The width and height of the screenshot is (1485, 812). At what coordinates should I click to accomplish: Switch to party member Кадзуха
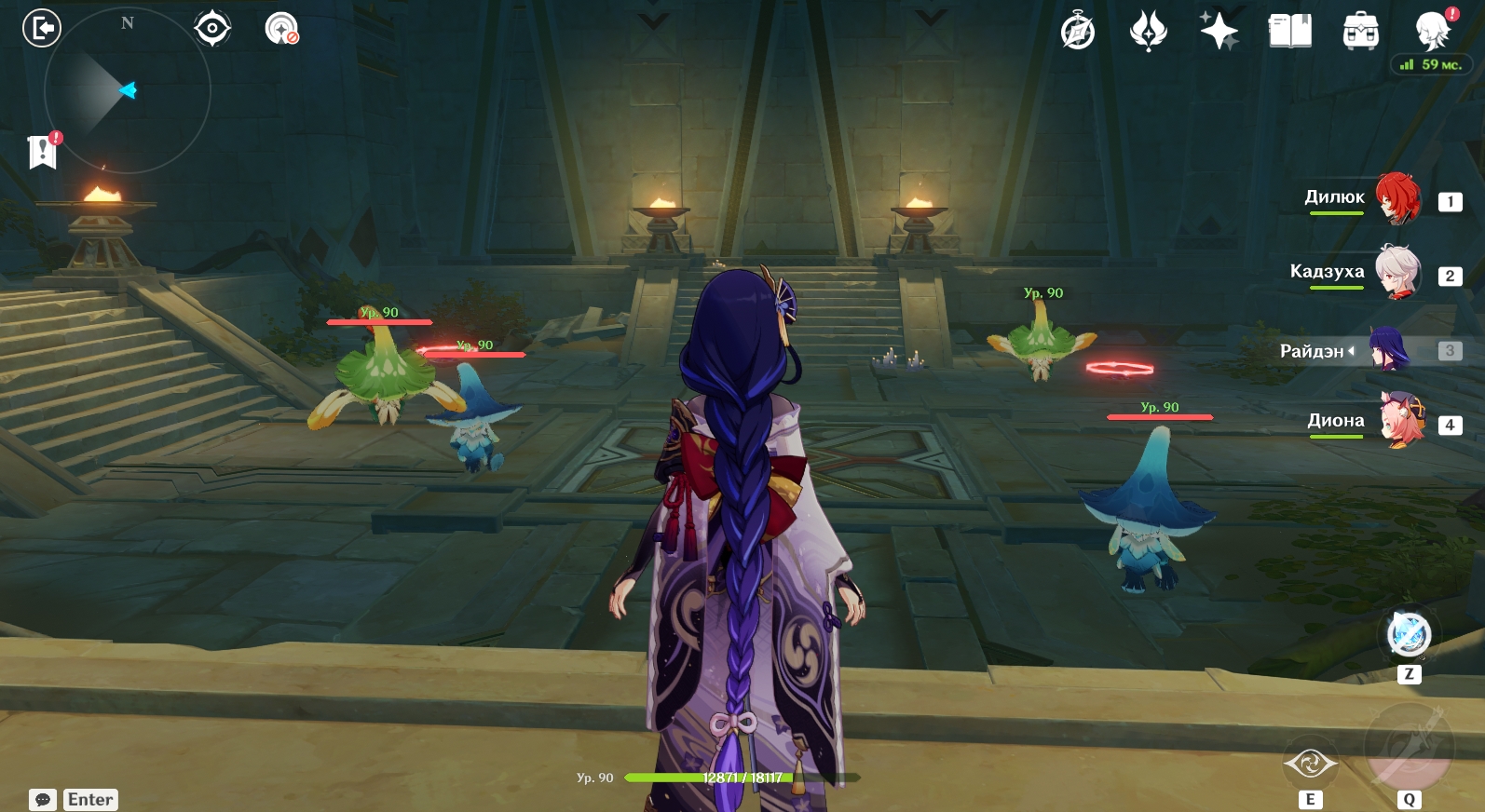coord(1397,272)
